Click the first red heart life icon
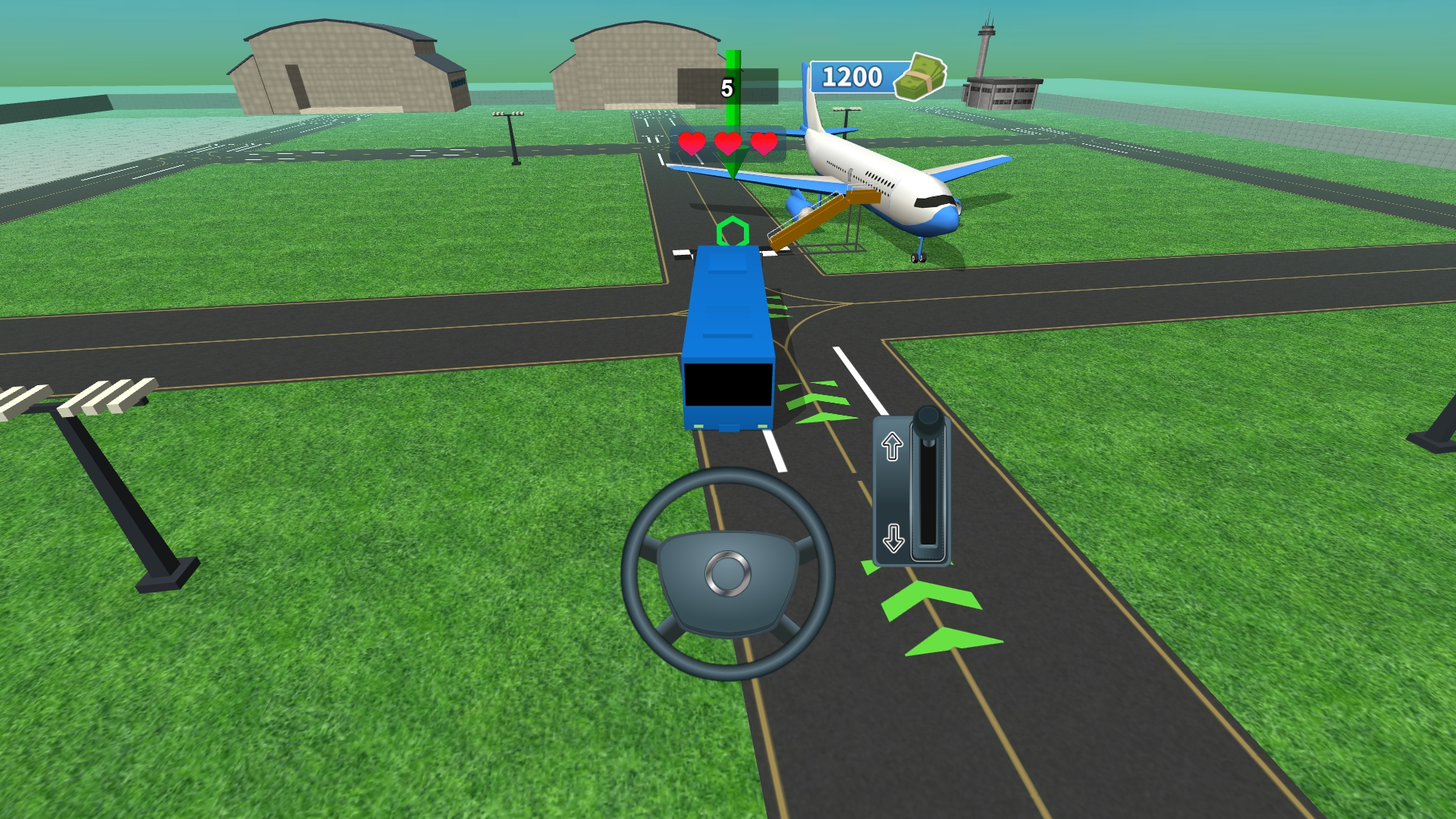Image resolution: width=1456 pixels, height=819 pixels. click(x=691, y=143)
